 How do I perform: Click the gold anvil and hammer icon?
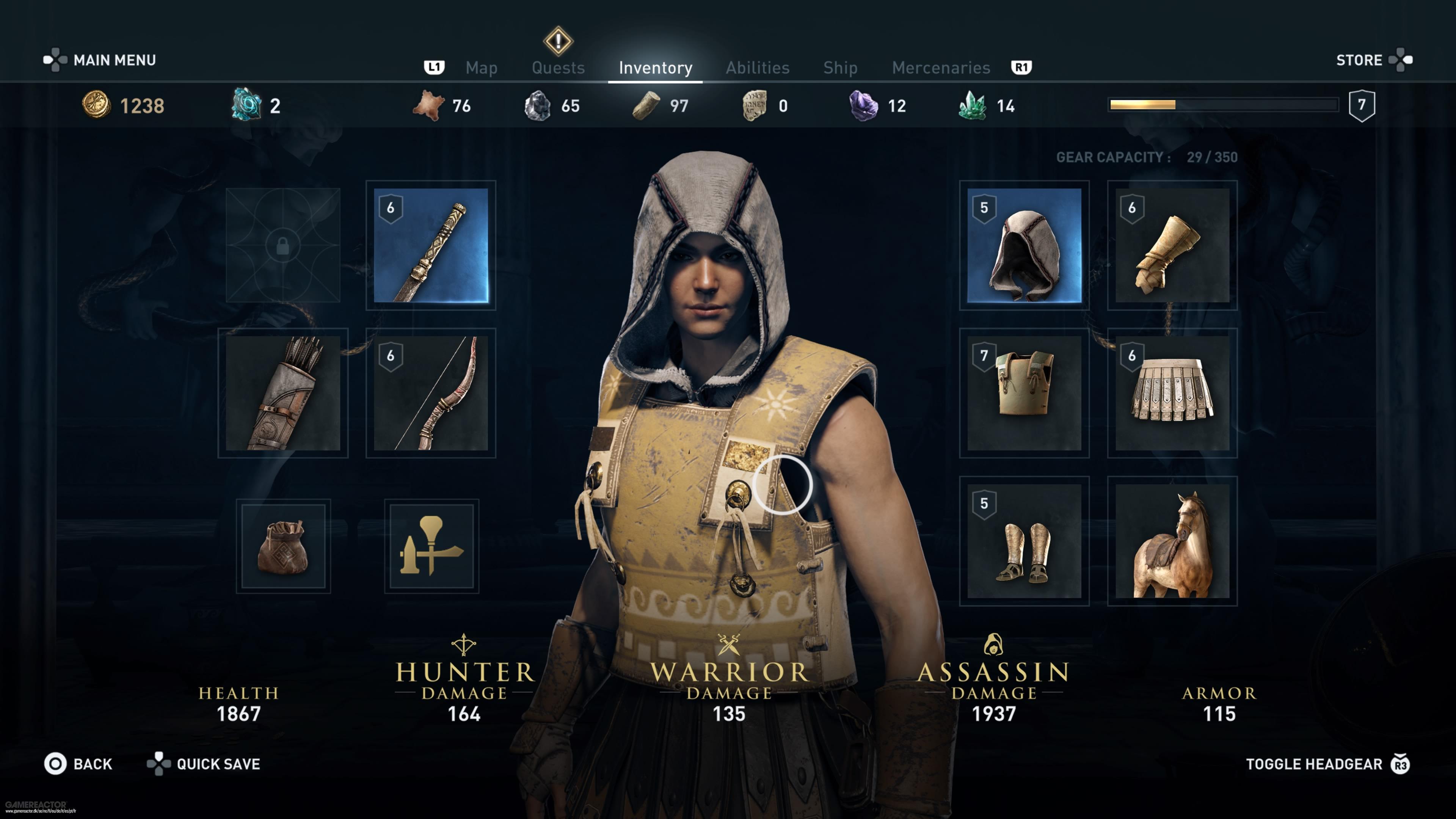[431, 546]
